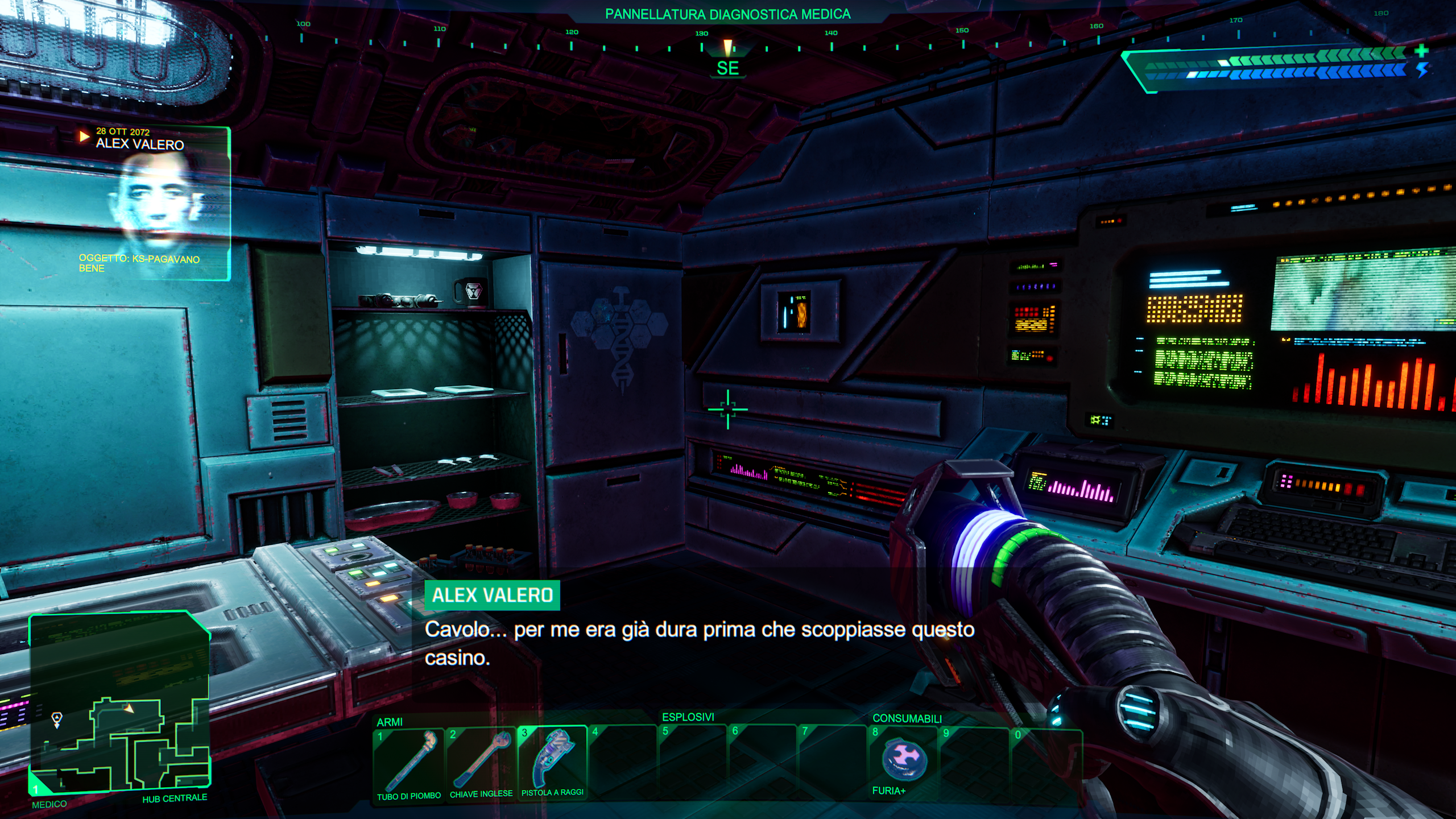
Task: Use the Furia+ consumable patch
Action: click(903, 762)
